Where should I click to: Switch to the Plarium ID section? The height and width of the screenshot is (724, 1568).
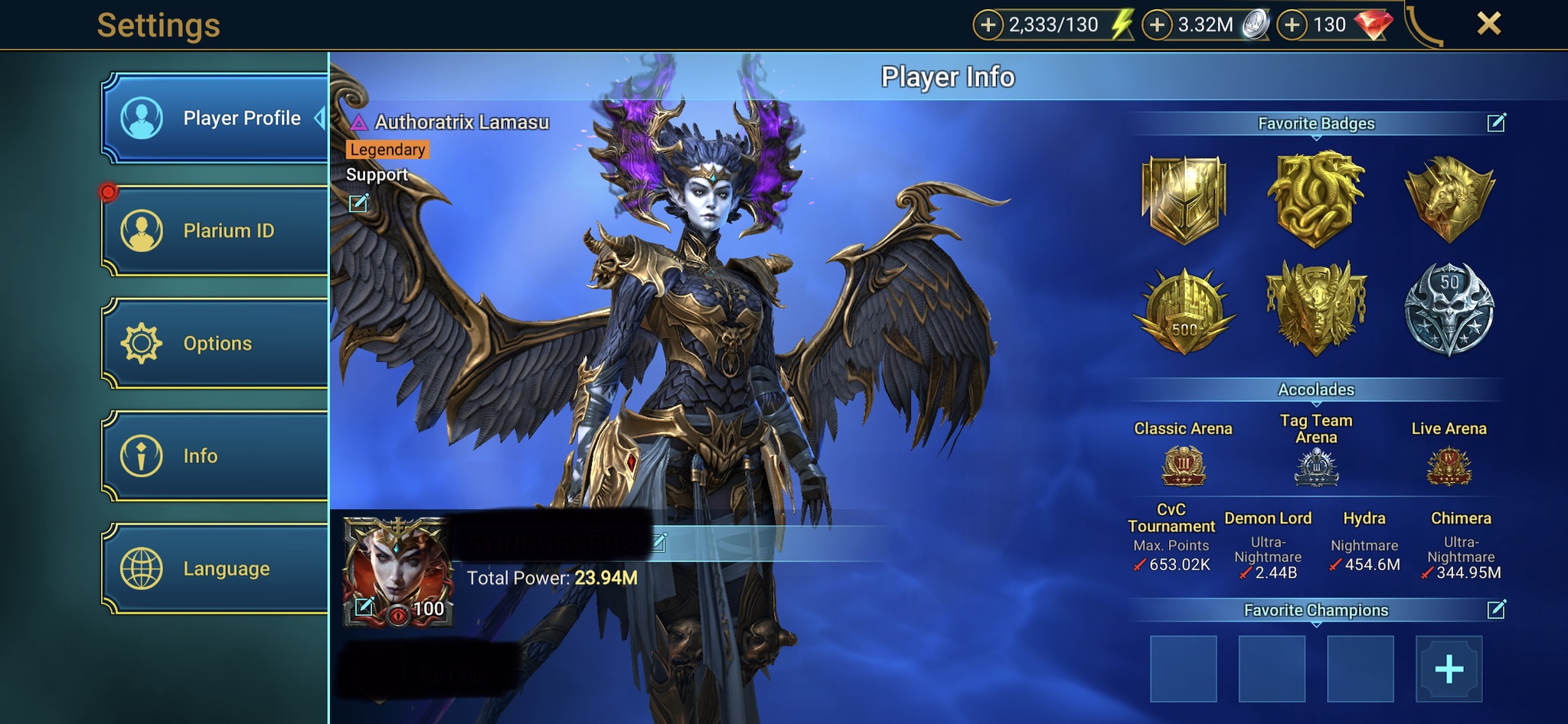215,230
